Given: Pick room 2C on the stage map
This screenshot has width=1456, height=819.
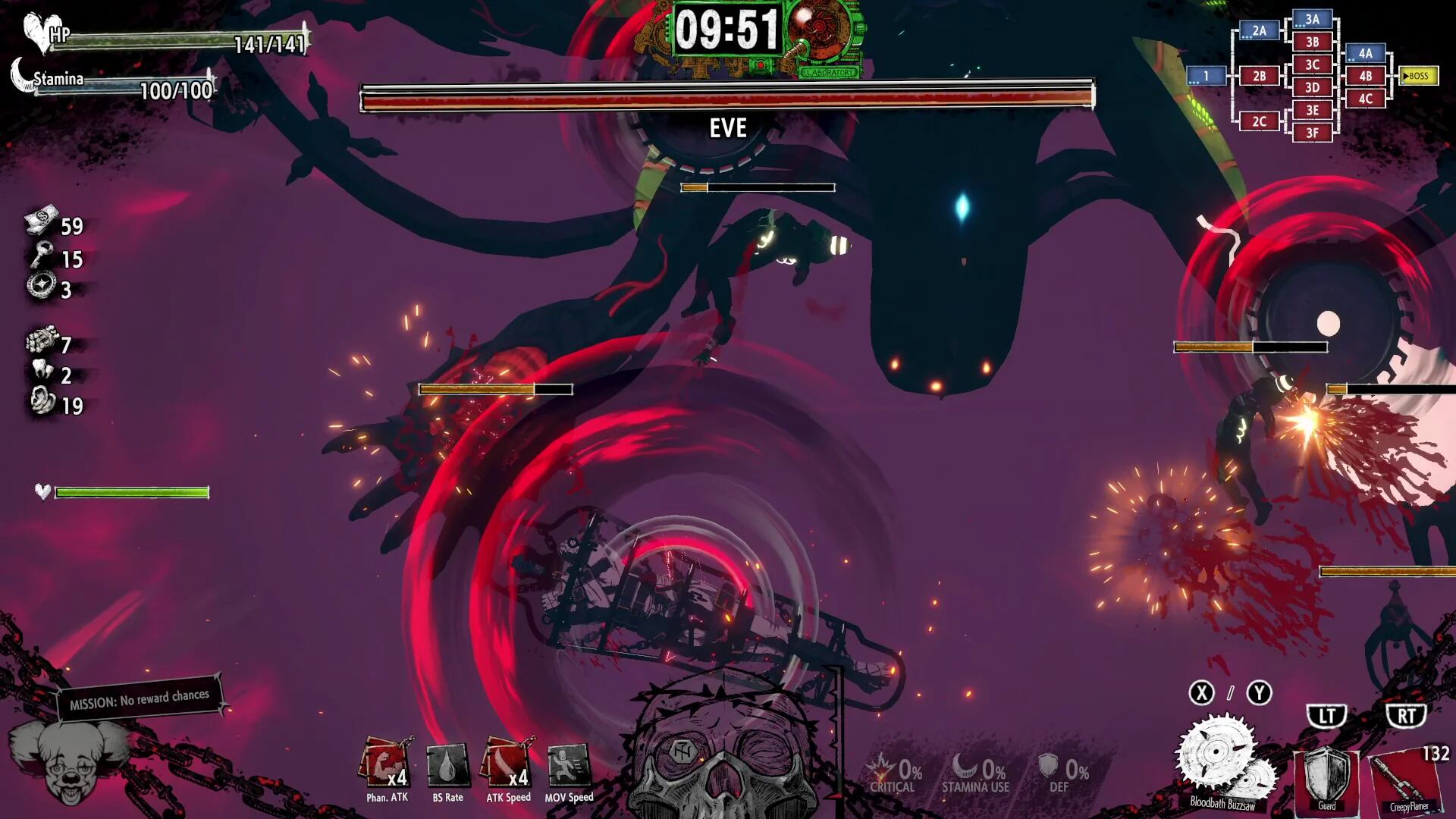Looking at the screenshot, I should click(x=1259, y=121).
